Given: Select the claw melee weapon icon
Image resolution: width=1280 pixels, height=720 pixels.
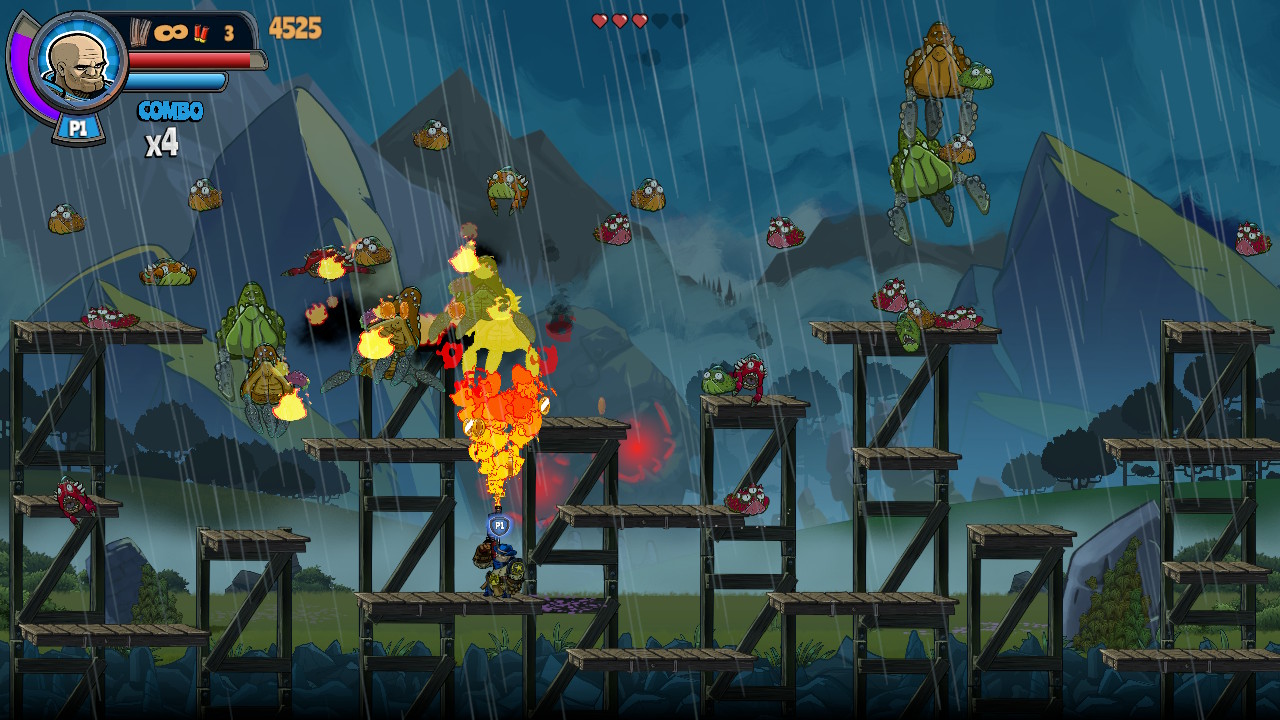Looking at the screenshot, I should 138,30.
